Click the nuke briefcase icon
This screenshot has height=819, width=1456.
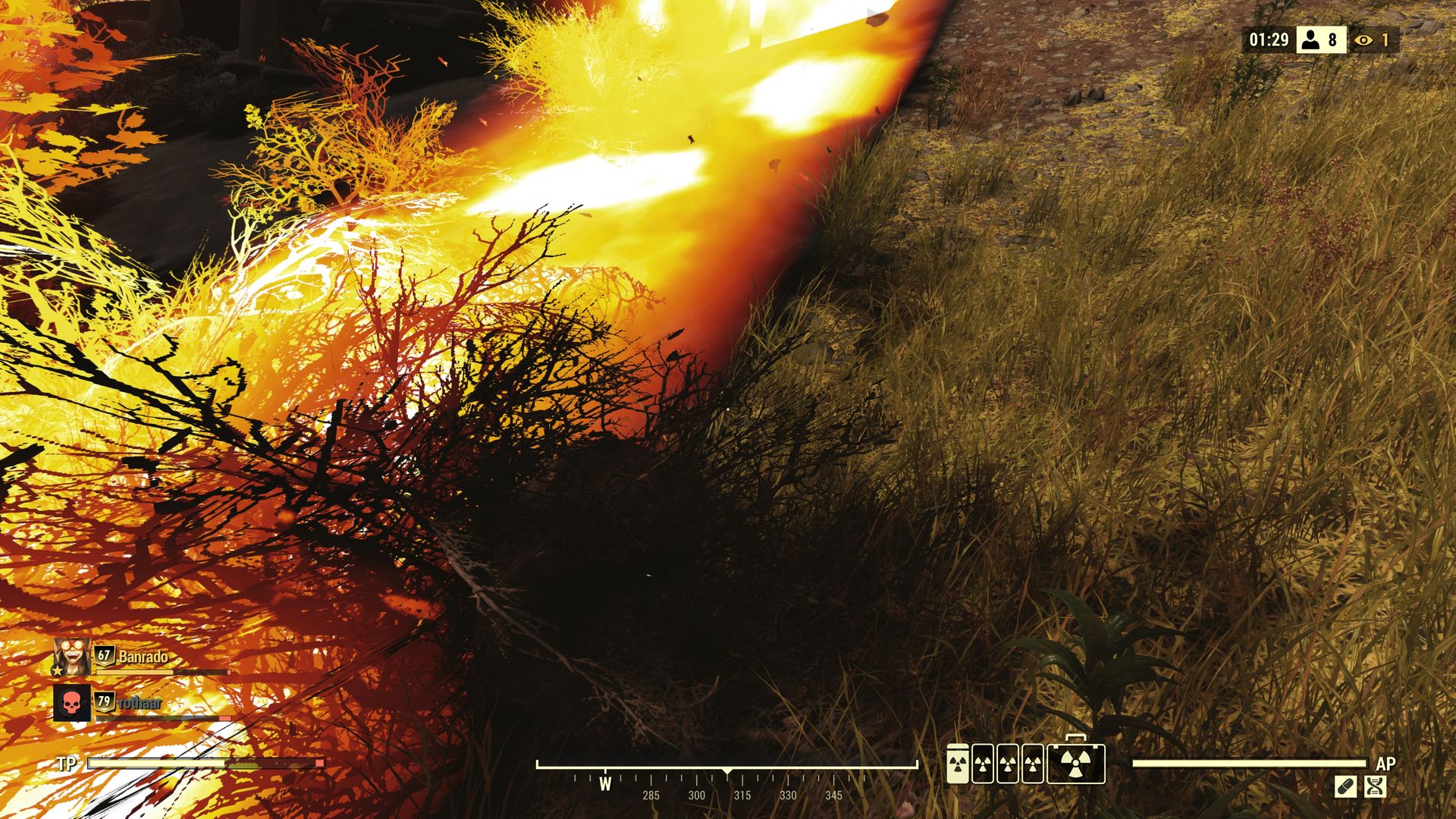click(1075, 763)
